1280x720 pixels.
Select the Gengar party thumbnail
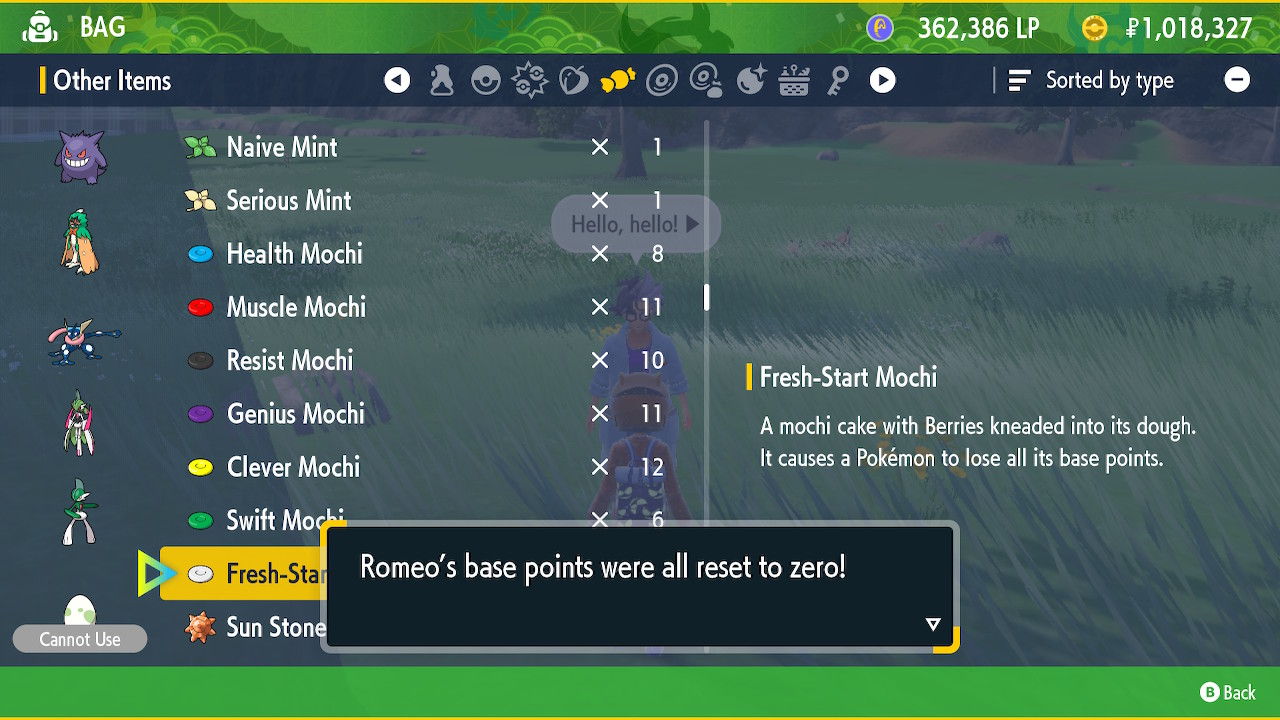point(78,152)
